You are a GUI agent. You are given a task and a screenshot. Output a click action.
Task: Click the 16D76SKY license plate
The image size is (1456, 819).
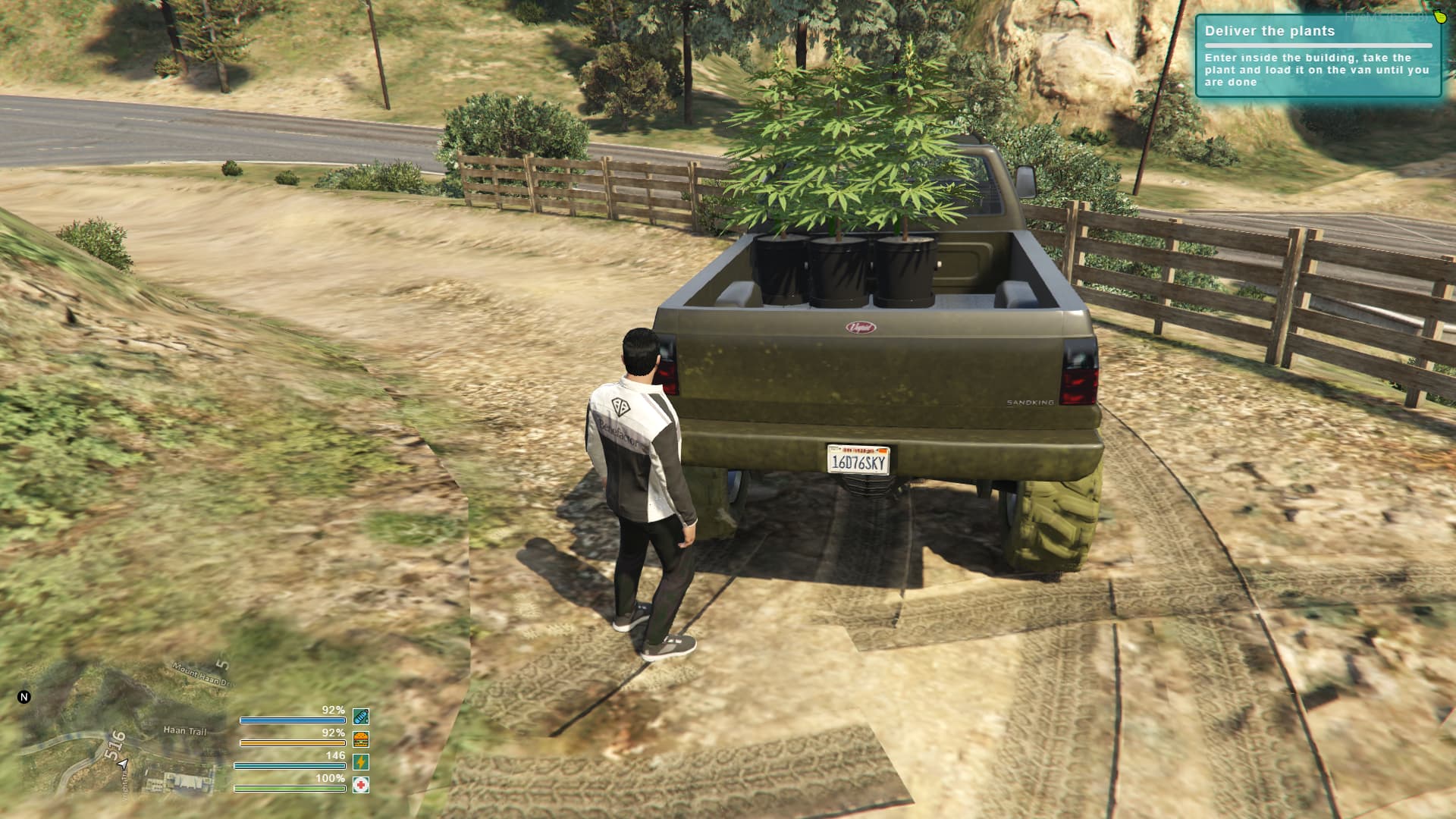859,460
